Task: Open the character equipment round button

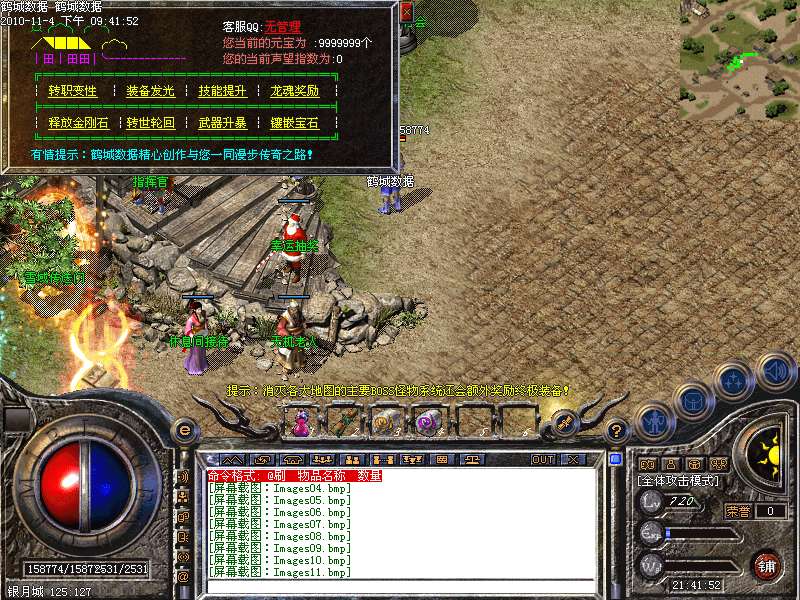Action: [x=655, y=422]
